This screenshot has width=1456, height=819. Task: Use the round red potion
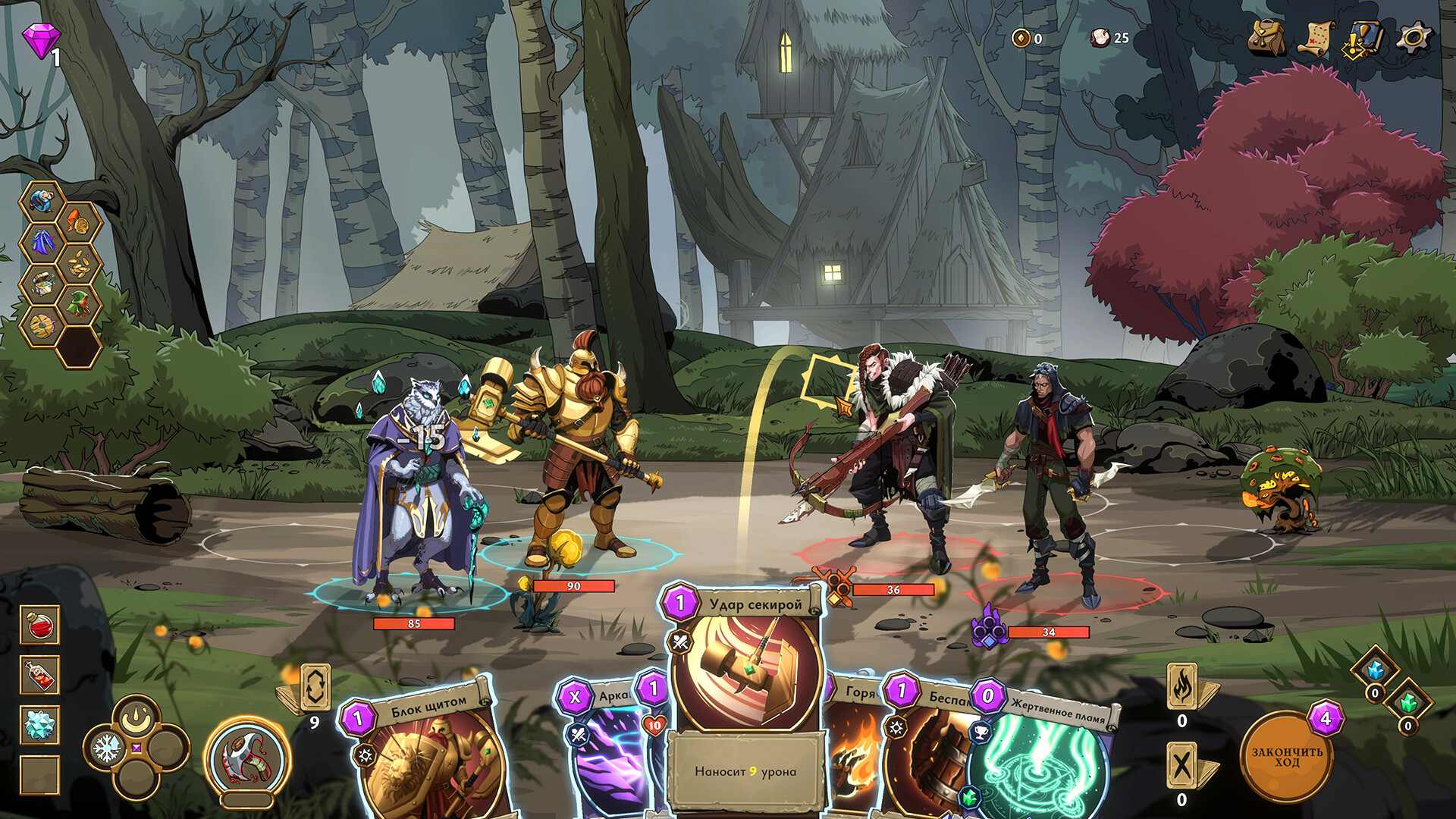click(39, 624)
